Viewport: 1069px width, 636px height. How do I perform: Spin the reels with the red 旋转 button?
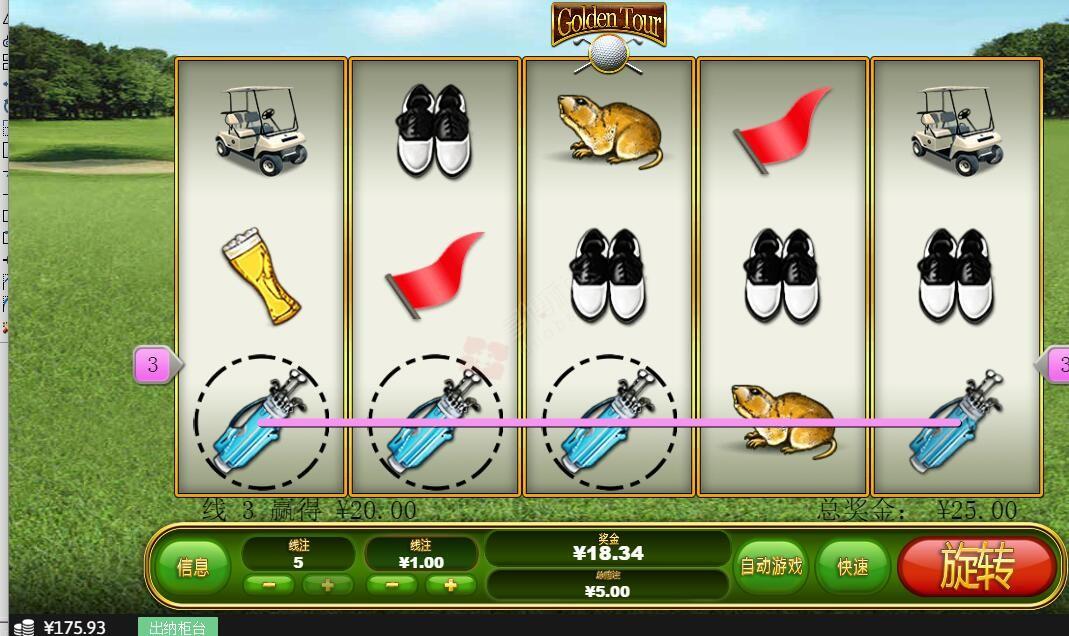point(976,567)
